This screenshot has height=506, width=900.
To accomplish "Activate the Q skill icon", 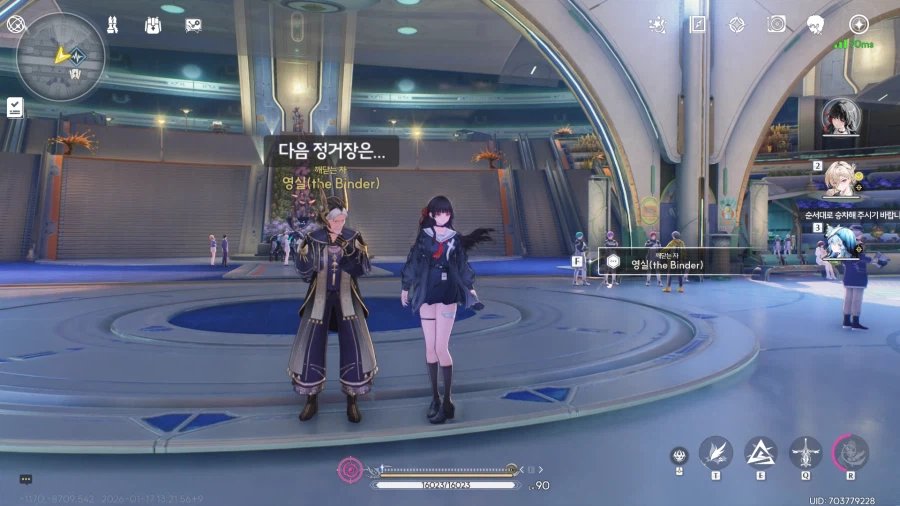I will click(x=806, y=453).
